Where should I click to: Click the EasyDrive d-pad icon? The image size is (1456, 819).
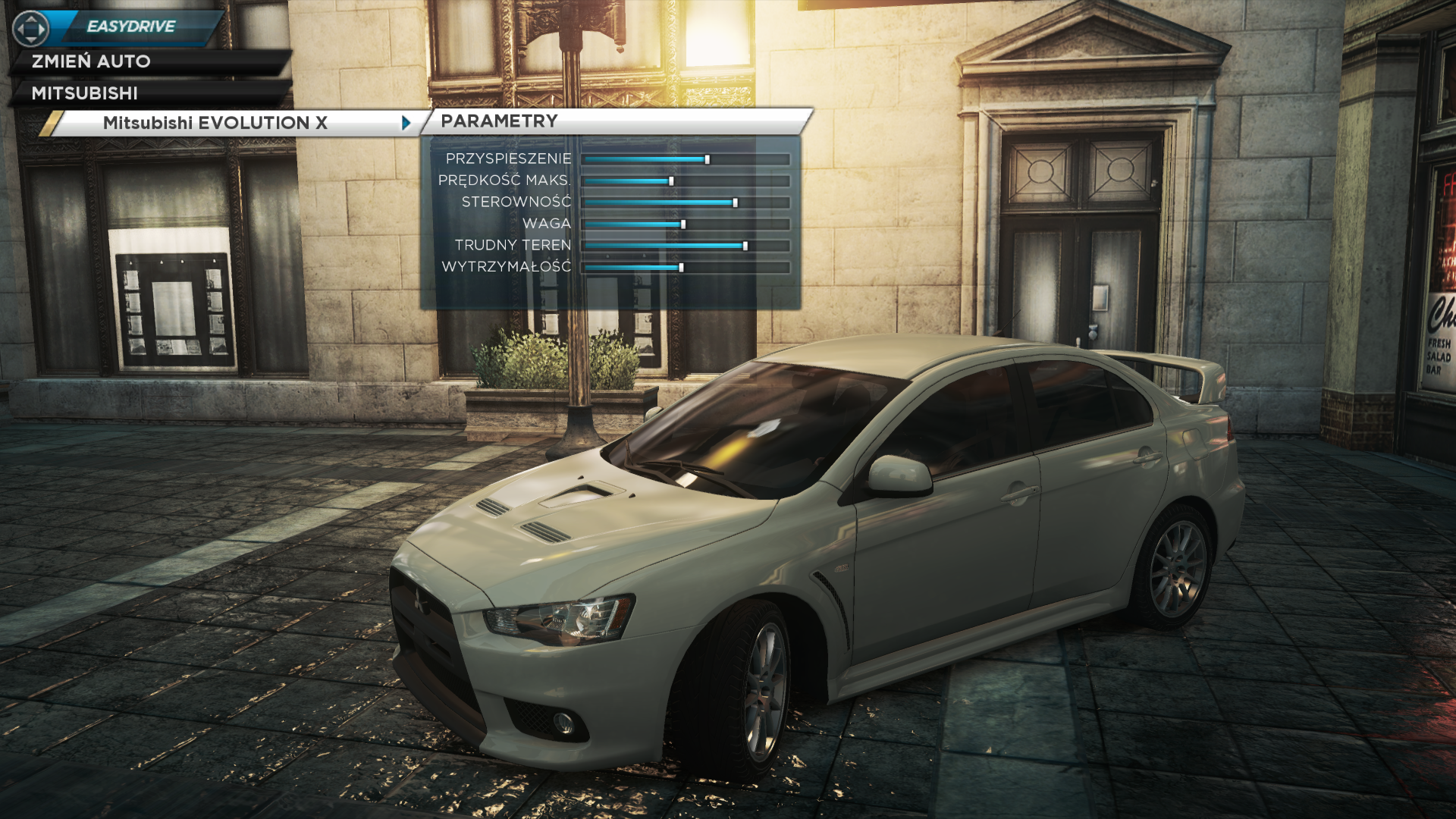pos(30,29)
